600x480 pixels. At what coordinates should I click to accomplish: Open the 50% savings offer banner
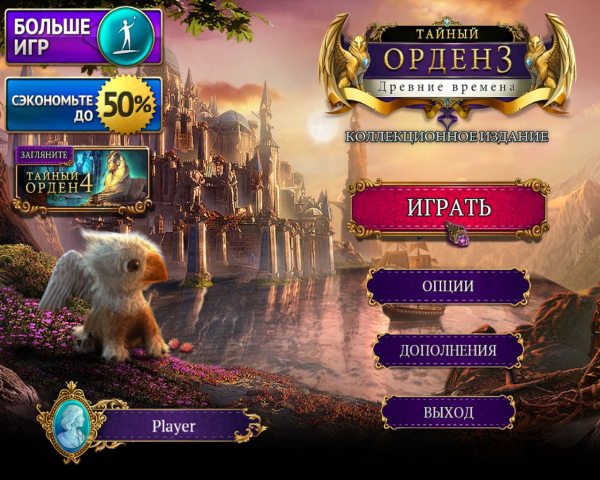point(84,104)
